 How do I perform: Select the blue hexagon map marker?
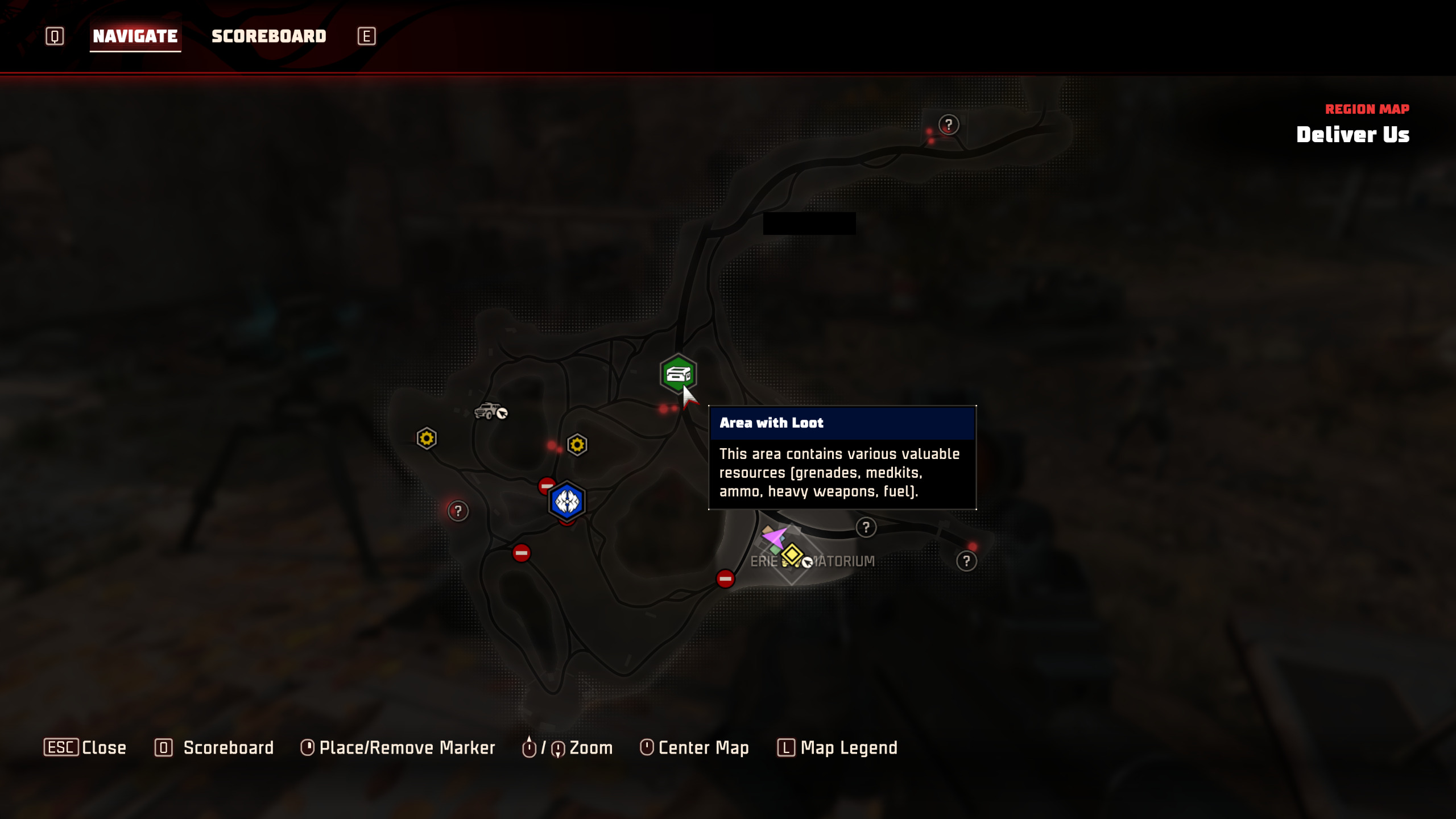tap(566, 501)
